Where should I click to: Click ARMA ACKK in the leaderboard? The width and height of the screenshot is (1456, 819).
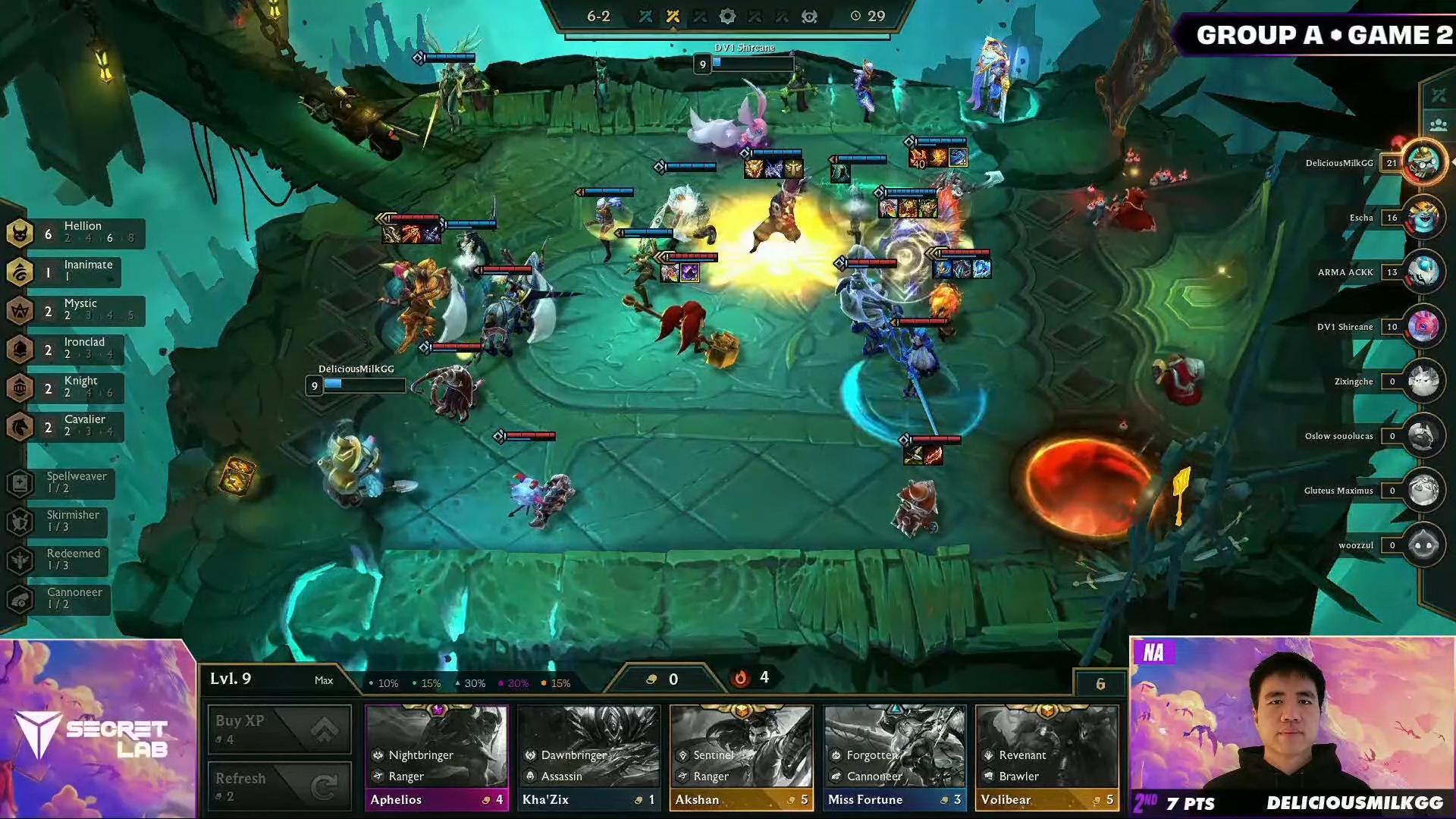click(1347, 272)
